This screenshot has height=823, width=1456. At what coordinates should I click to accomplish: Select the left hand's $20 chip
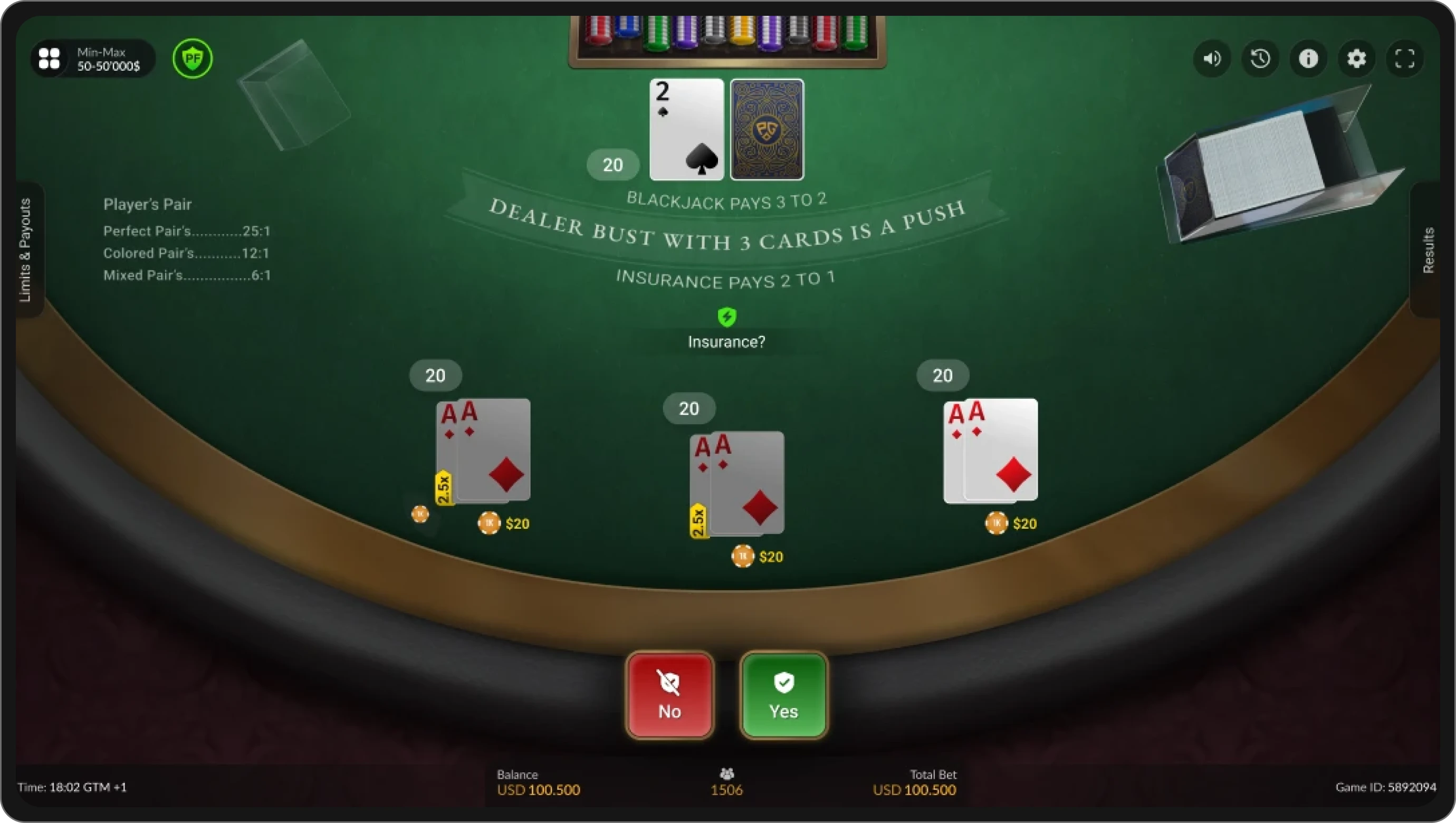[x=490, y=523]
